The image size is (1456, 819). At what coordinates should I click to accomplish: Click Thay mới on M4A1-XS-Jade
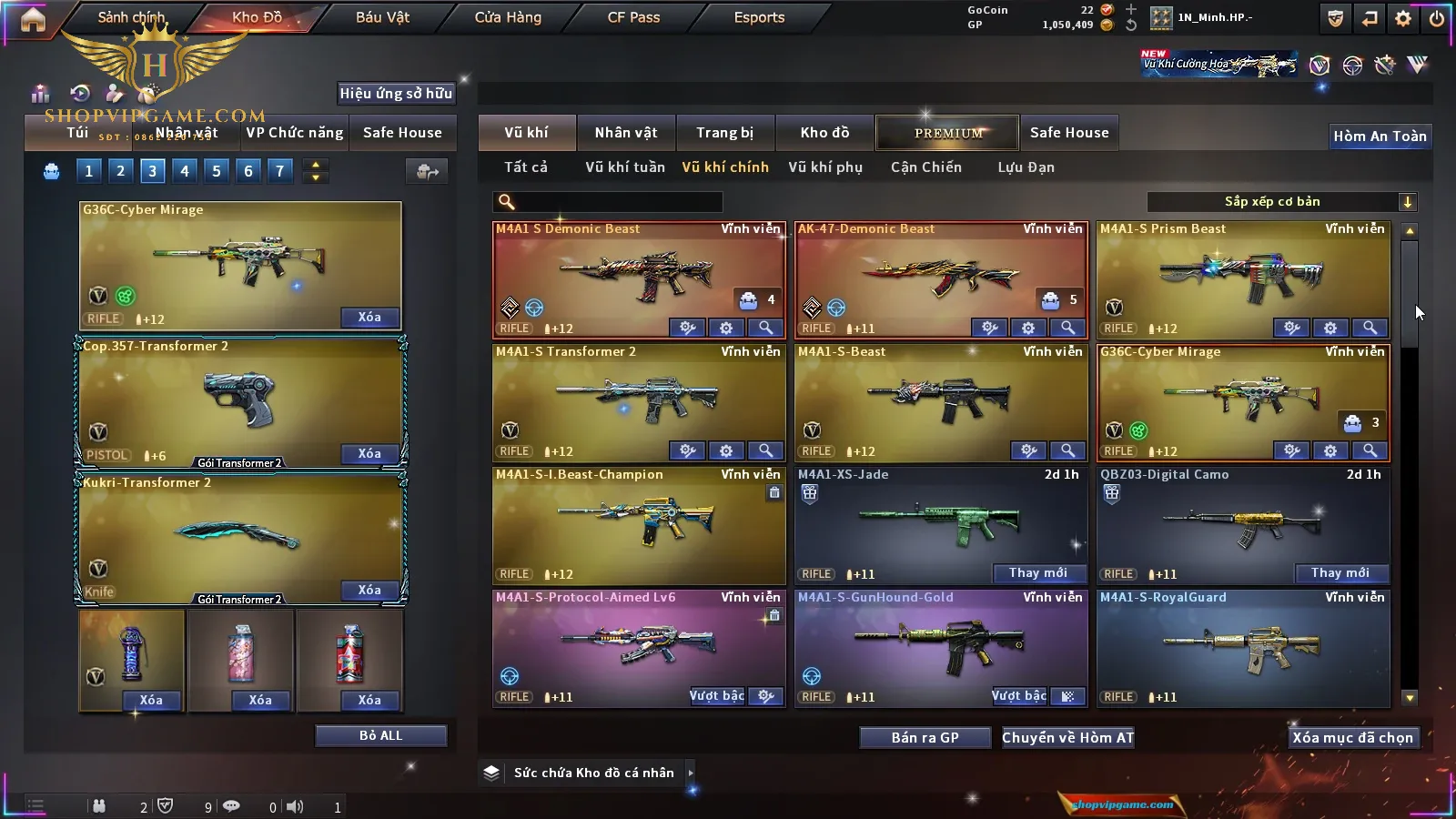pyautogui.click(x=1037, y=573)
